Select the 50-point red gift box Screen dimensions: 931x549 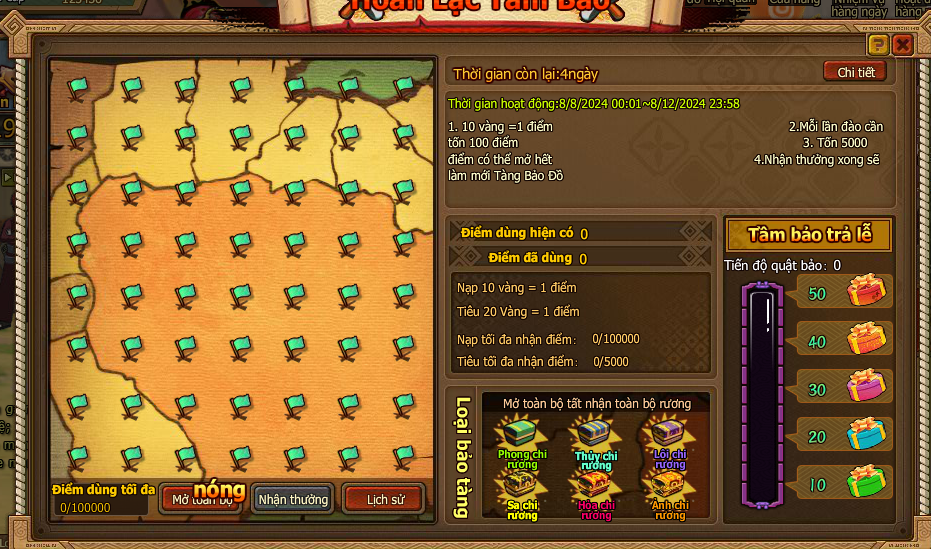click(x=866, y=292)
